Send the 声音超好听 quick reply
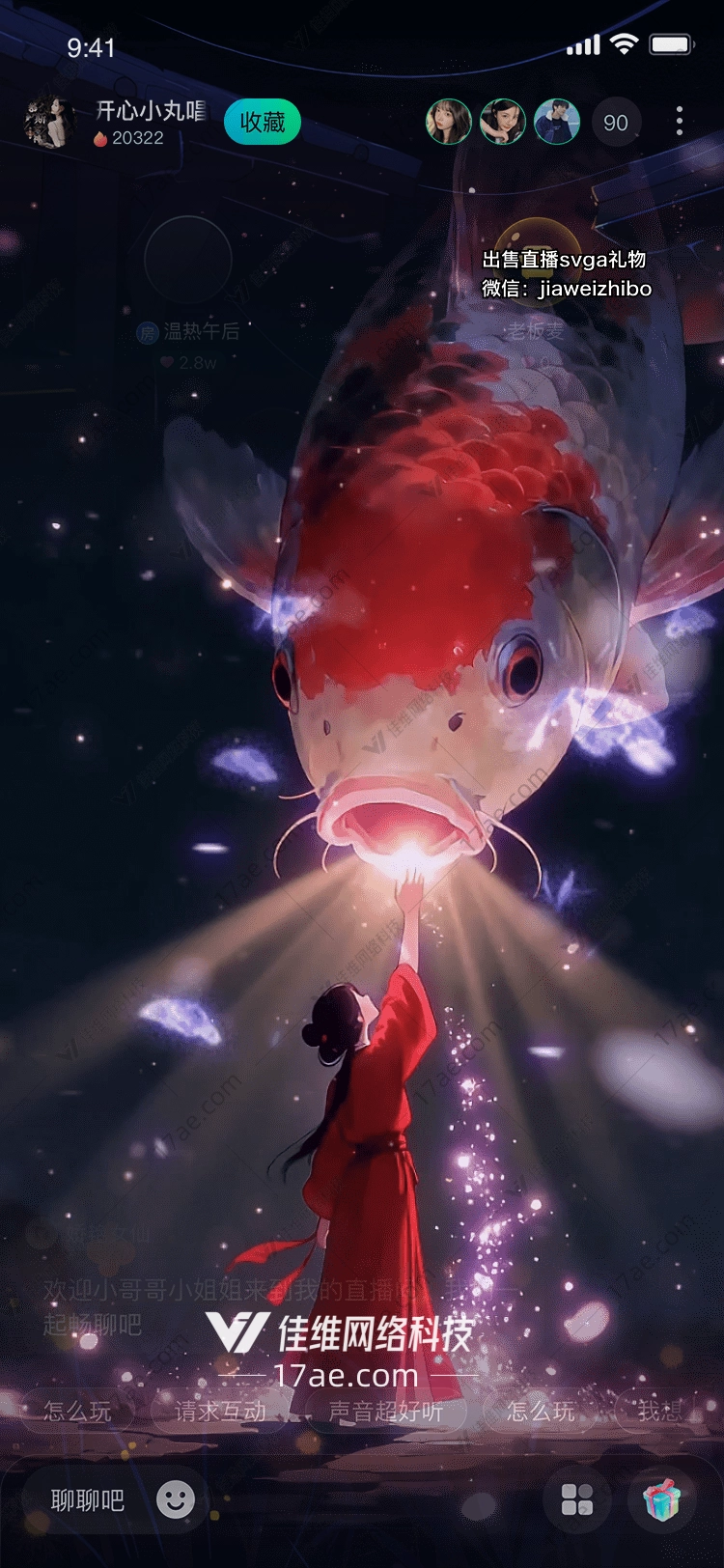The height and width of the screenshot is (1568, 724). pyautogui.click(x=385, y=1411)
